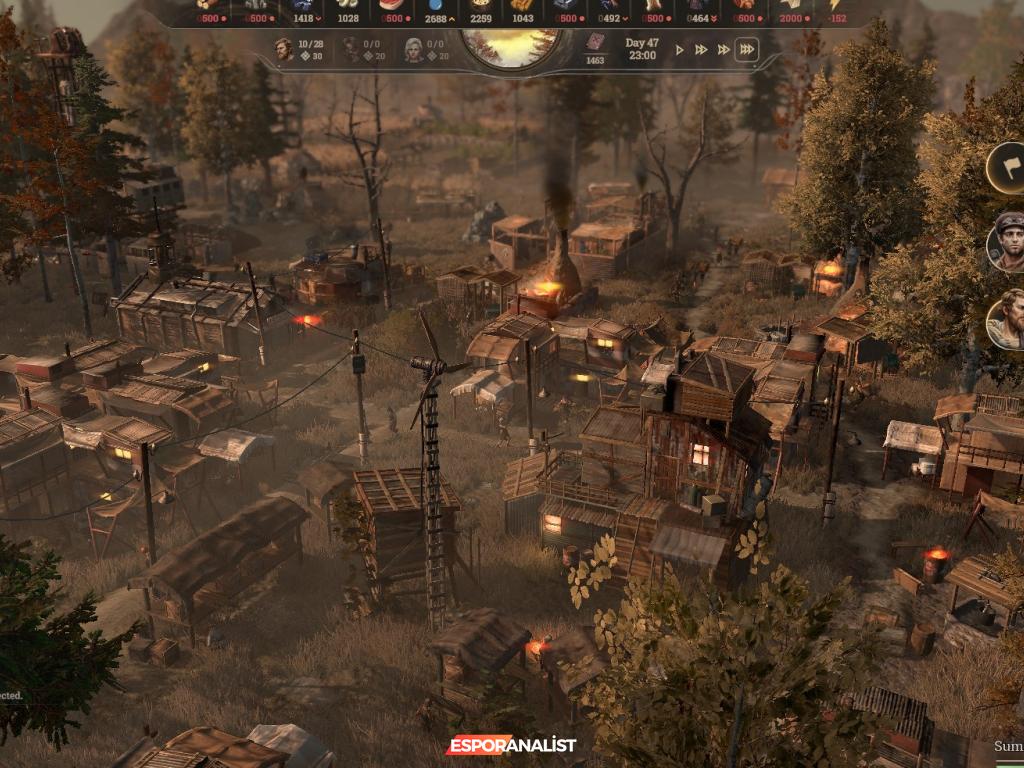The height and width of the screenshot is (768, 1024).
Task: Open the Esporanalist watermark link
Action: pos(511,746)
